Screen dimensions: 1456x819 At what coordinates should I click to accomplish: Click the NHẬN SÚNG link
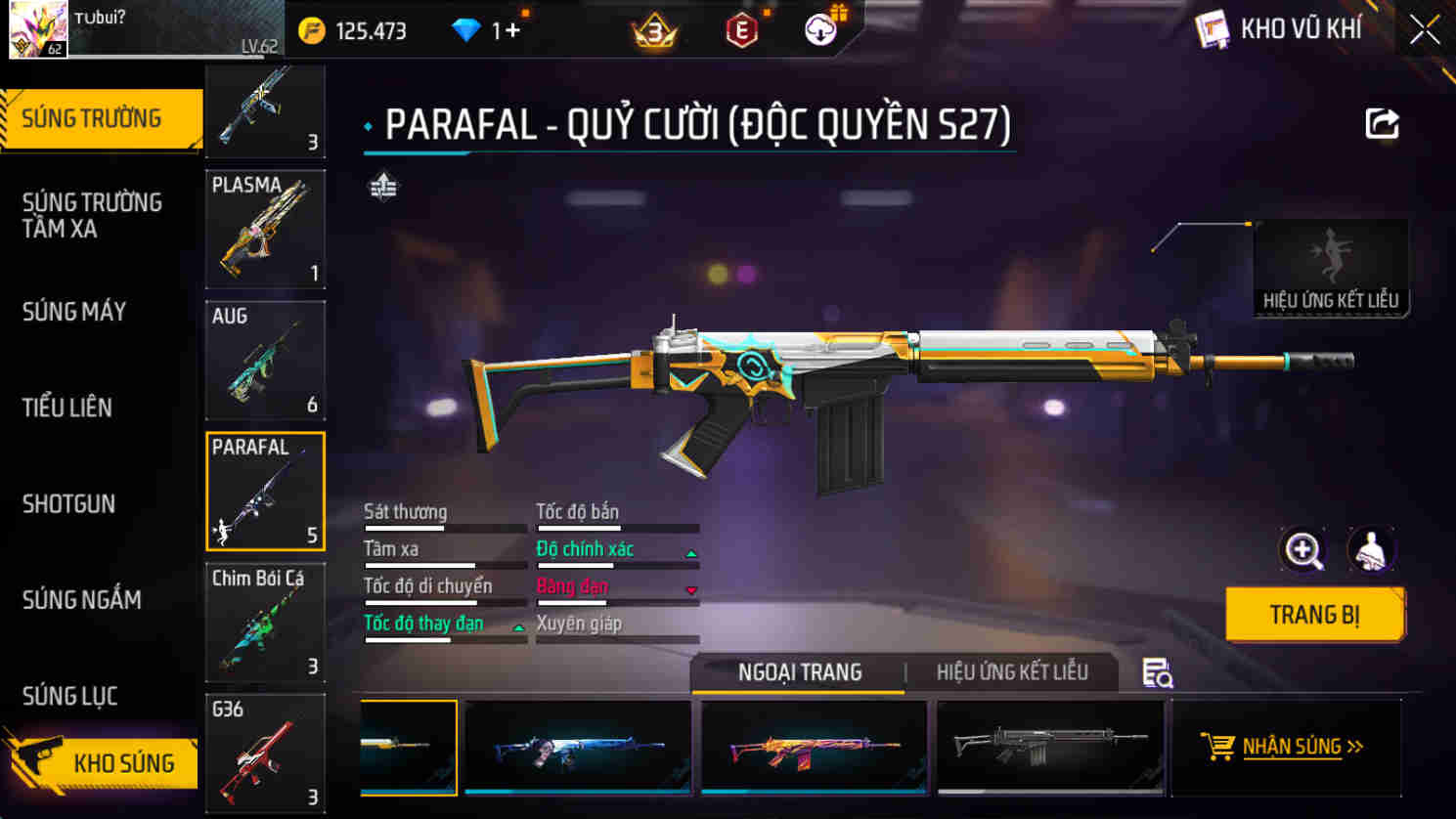point(1303,748)
